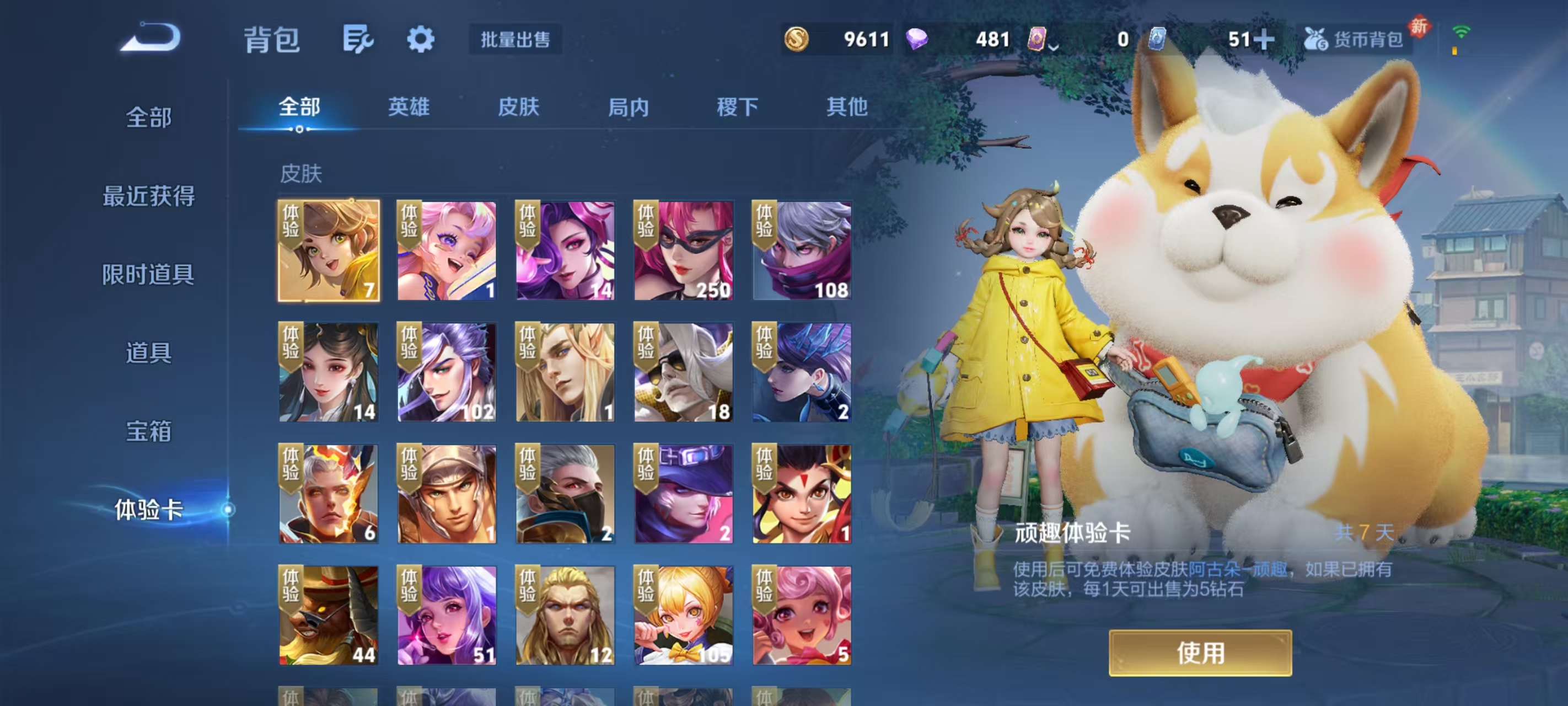Switch to the 英雄 category tab
Image resolution: width=1568 pixels, height=706 pixels.
point(409,107)
